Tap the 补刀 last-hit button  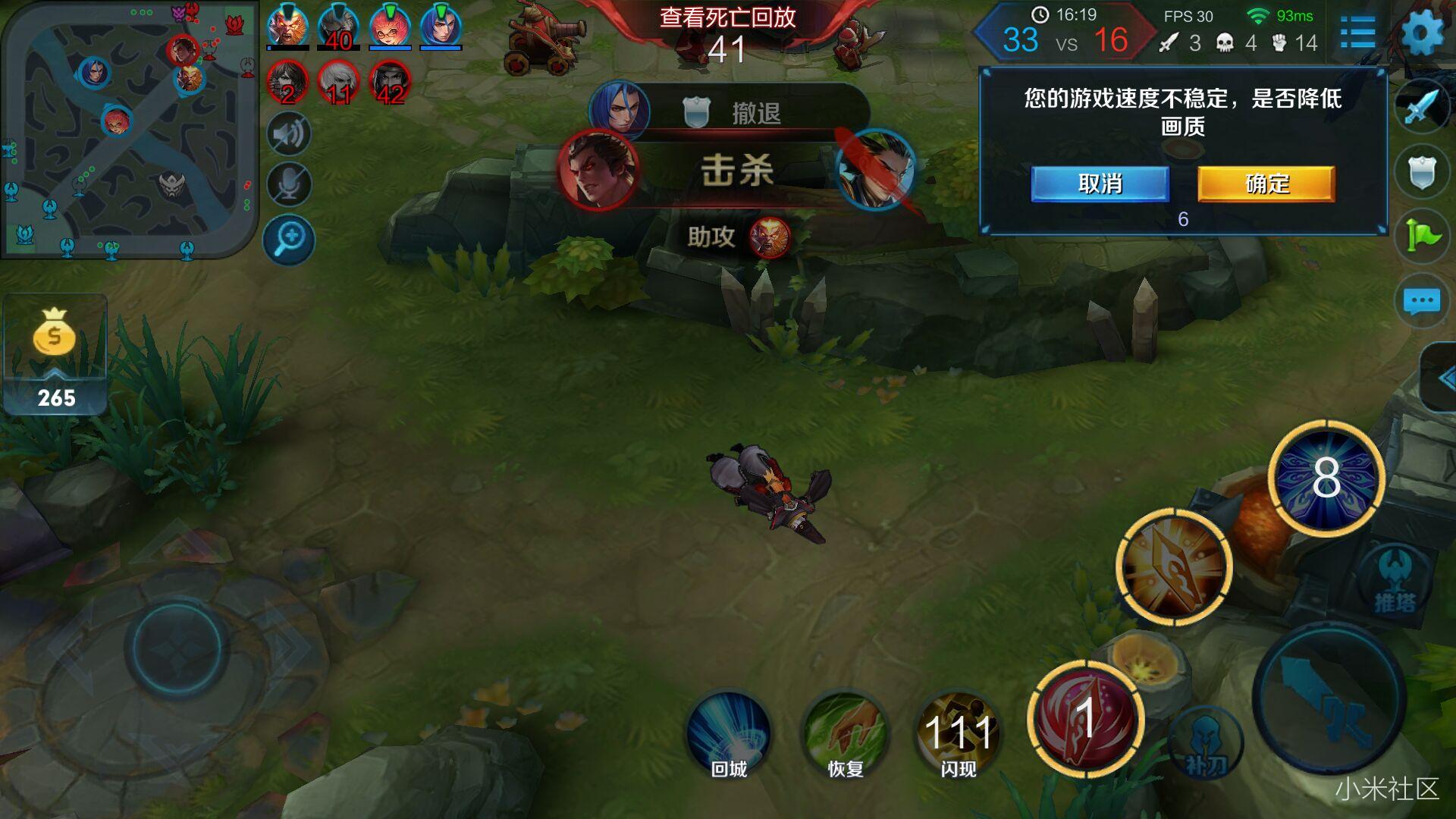1206,745
